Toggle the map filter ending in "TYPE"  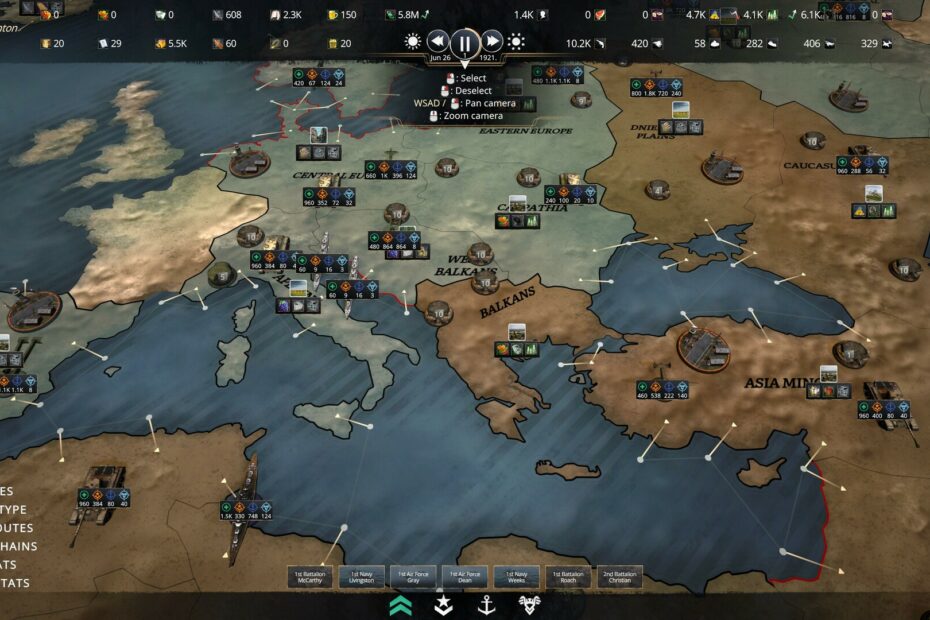tap(14, 510)
